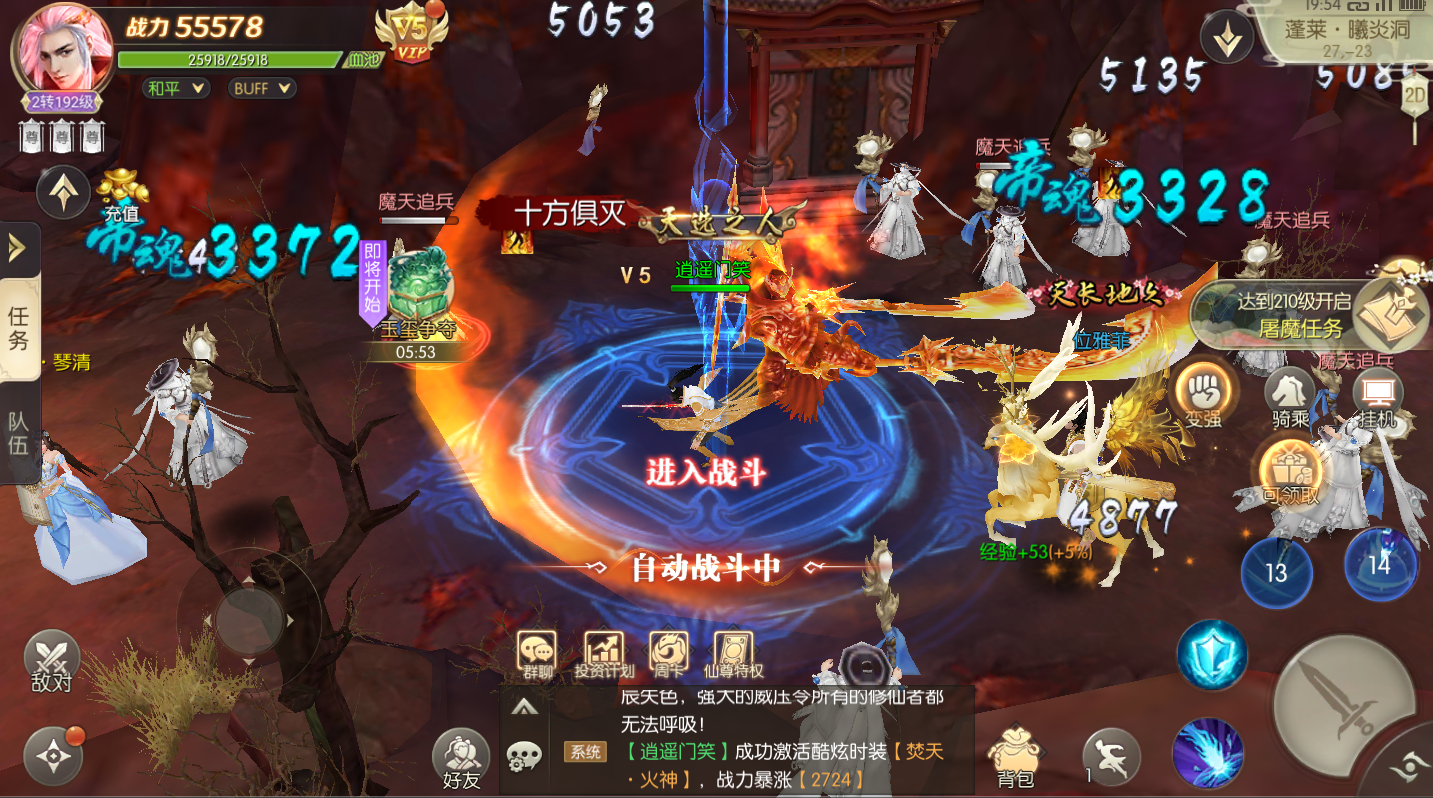Screen dimensions: 1433x798
Task: Open the 背包 bag inventory
Action: pos(1015,758)
